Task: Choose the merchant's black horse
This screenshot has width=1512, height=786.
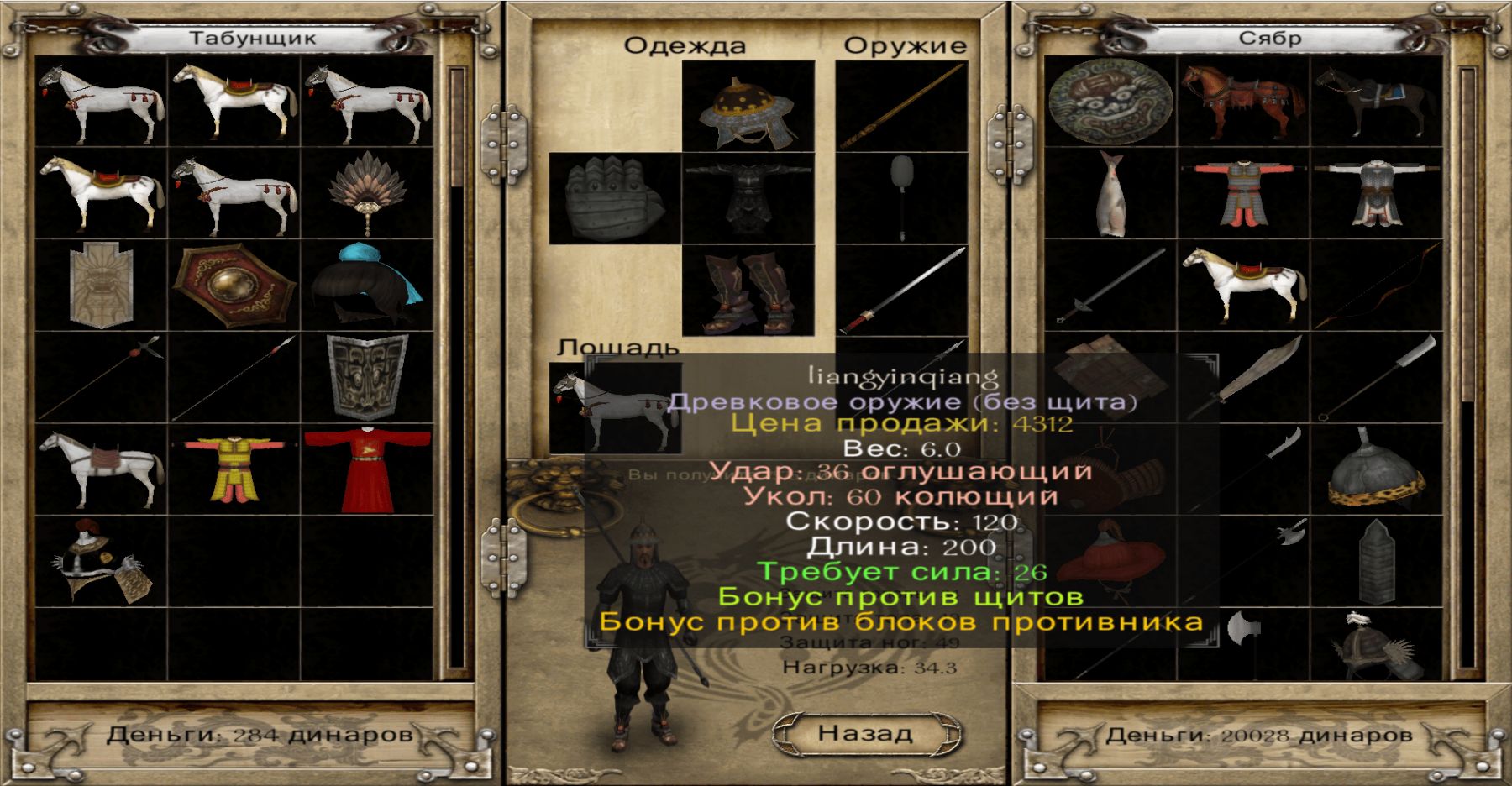Action: point(1376,102)
